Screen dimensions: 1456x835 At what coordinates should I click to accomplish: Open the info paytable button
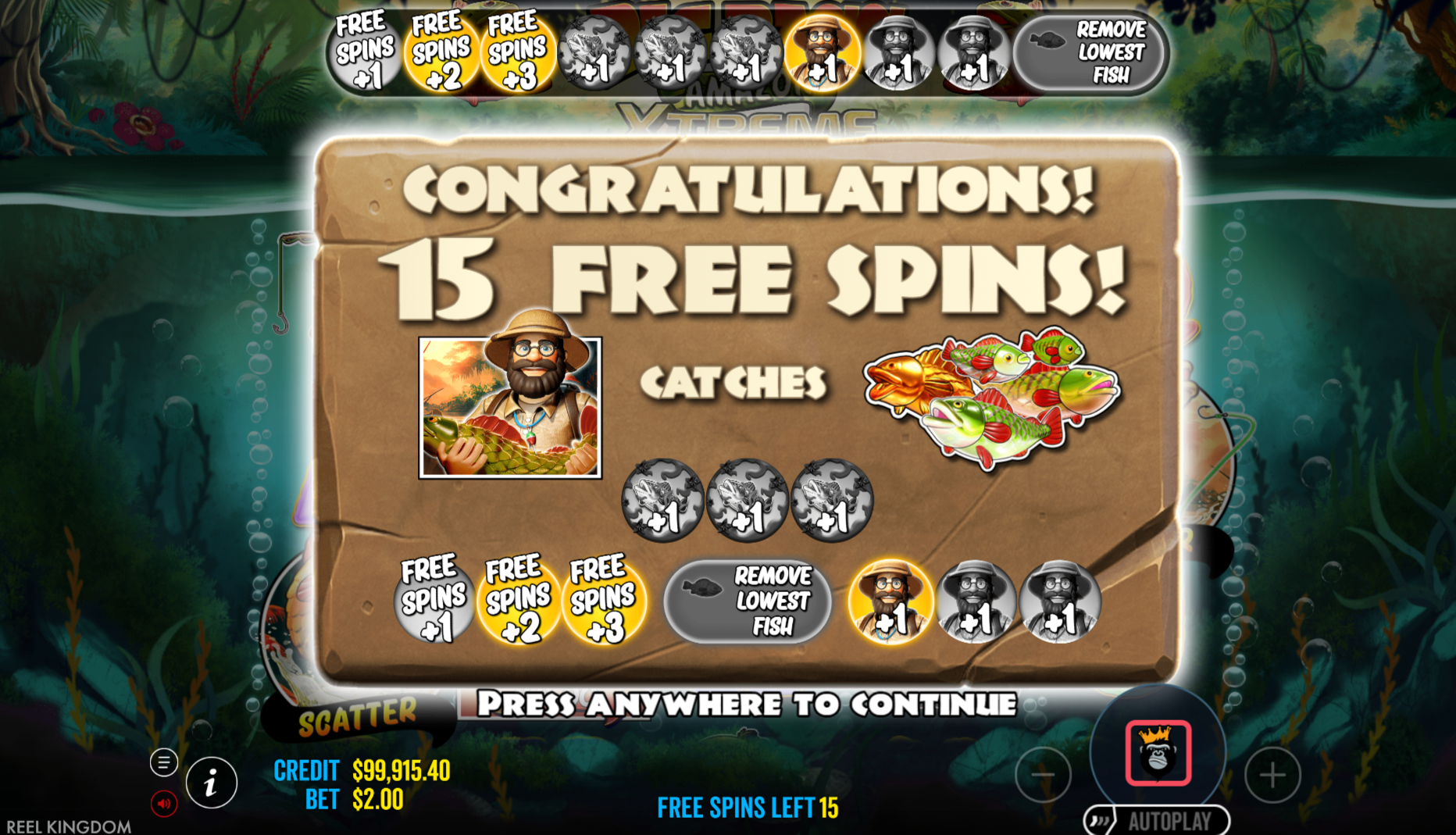click(211, 783)
